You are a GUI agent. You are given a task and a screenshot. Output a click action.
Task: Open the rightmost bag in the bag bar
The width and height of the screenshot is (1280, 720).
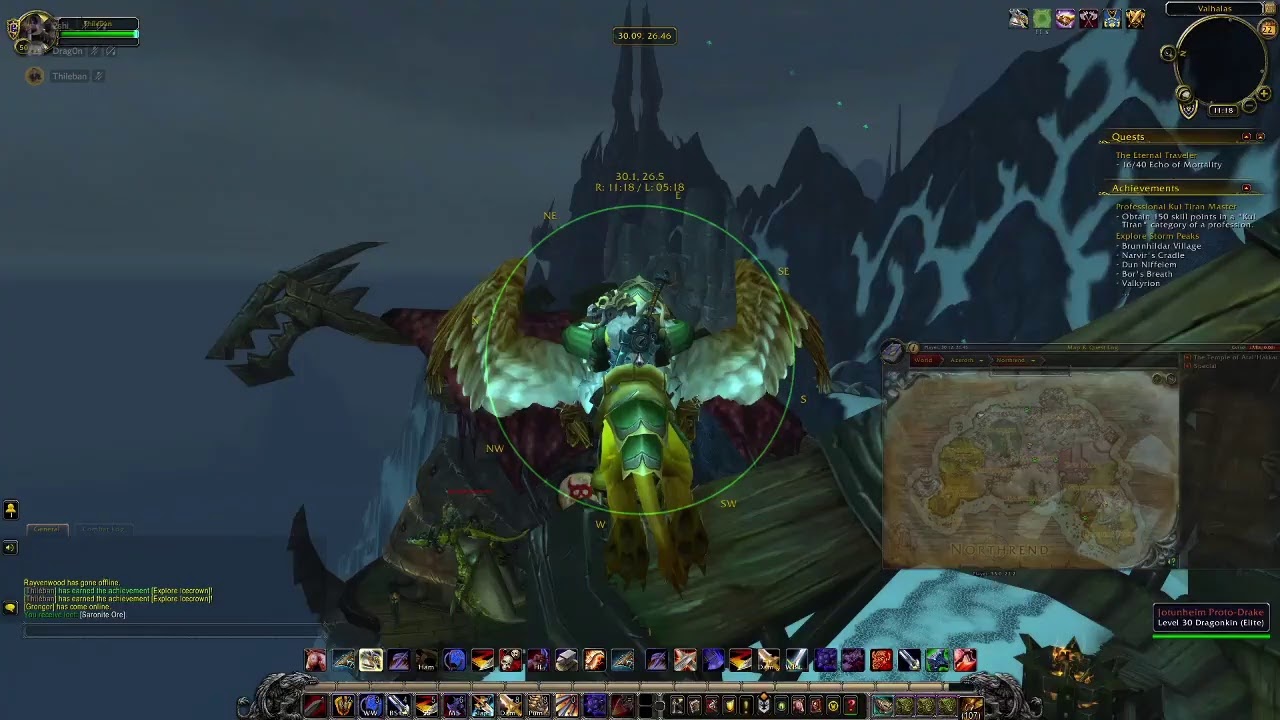pos(972,707)
